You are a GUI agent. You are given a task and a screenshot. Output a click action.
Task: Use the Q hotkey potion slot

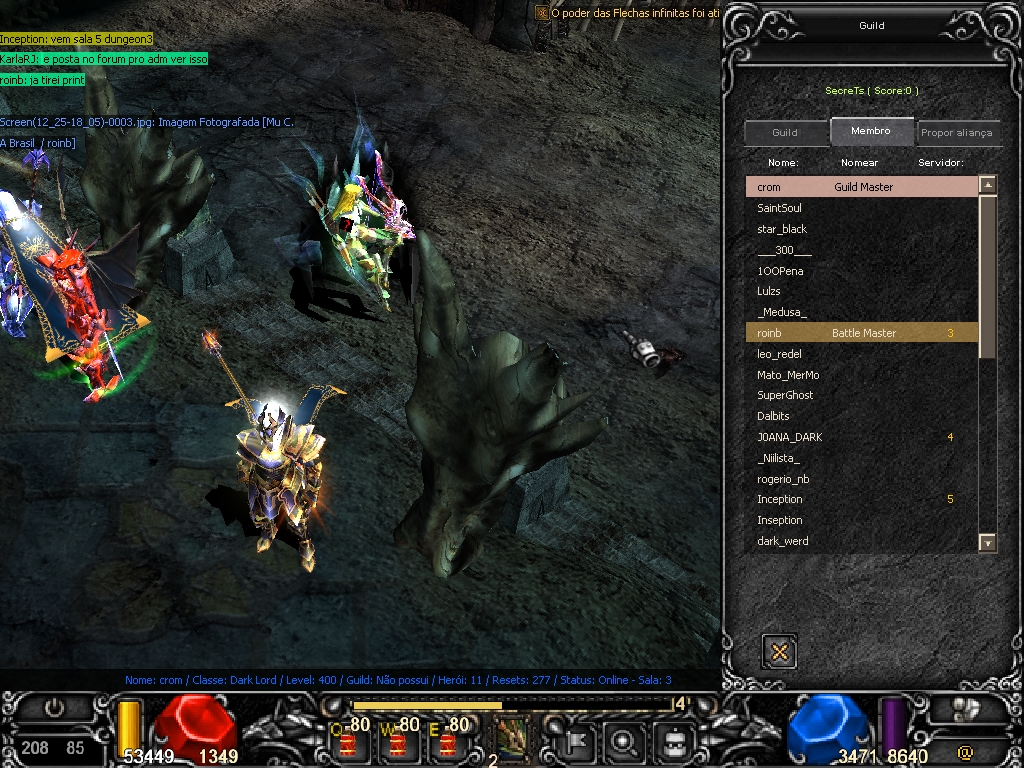pyautogui.click(x=351, y=741)
